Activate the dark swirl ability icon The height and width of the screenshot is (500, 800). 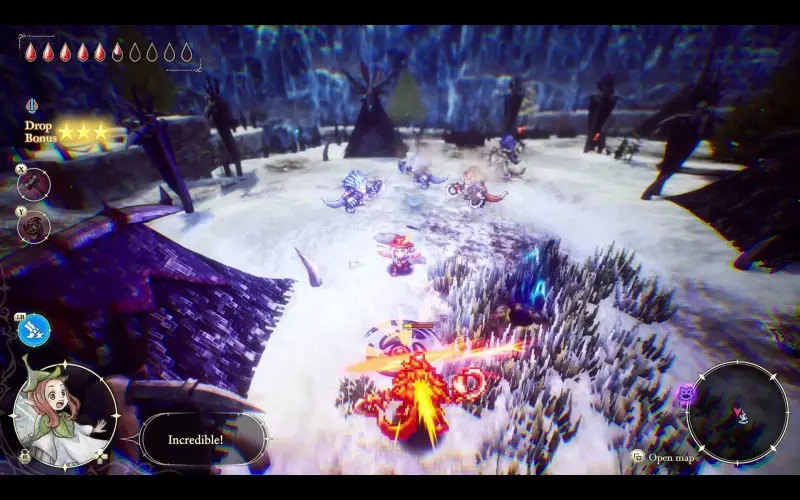tap(34, 226)
